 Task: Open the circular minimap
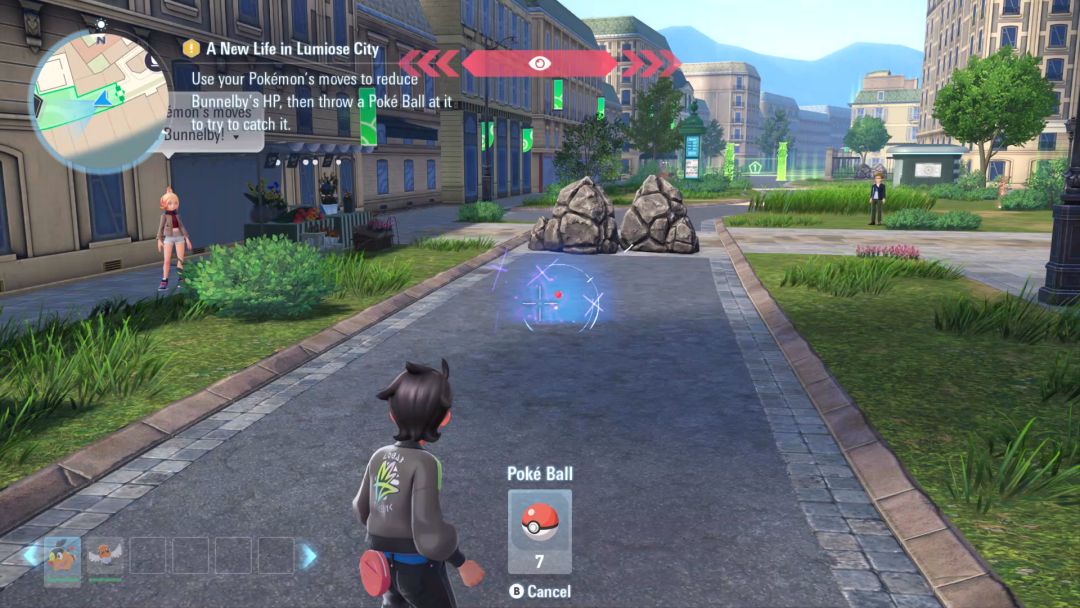(97, 97)
